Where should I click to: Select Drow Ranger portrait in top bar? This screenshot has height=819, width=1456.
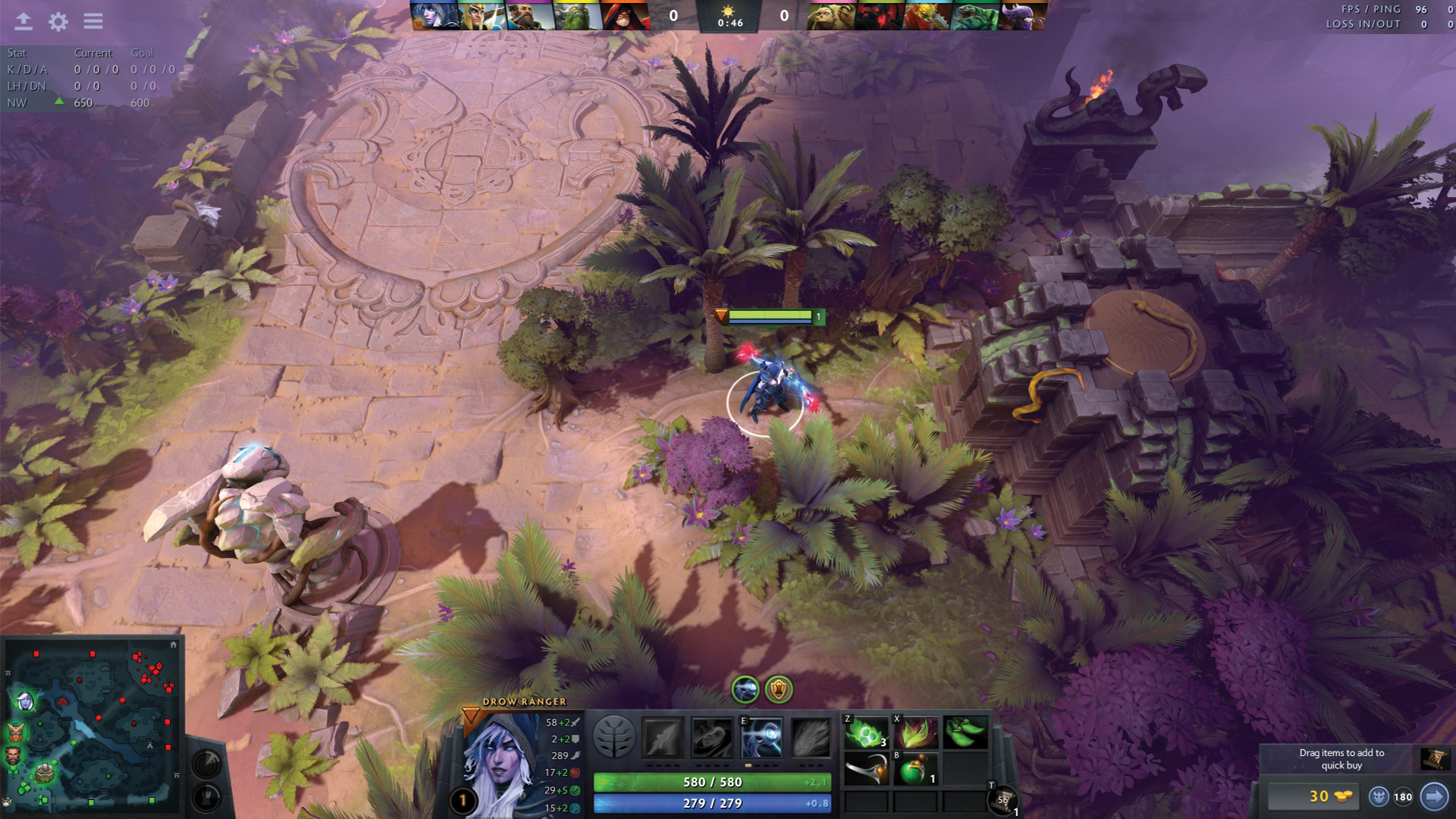point(435,15)
